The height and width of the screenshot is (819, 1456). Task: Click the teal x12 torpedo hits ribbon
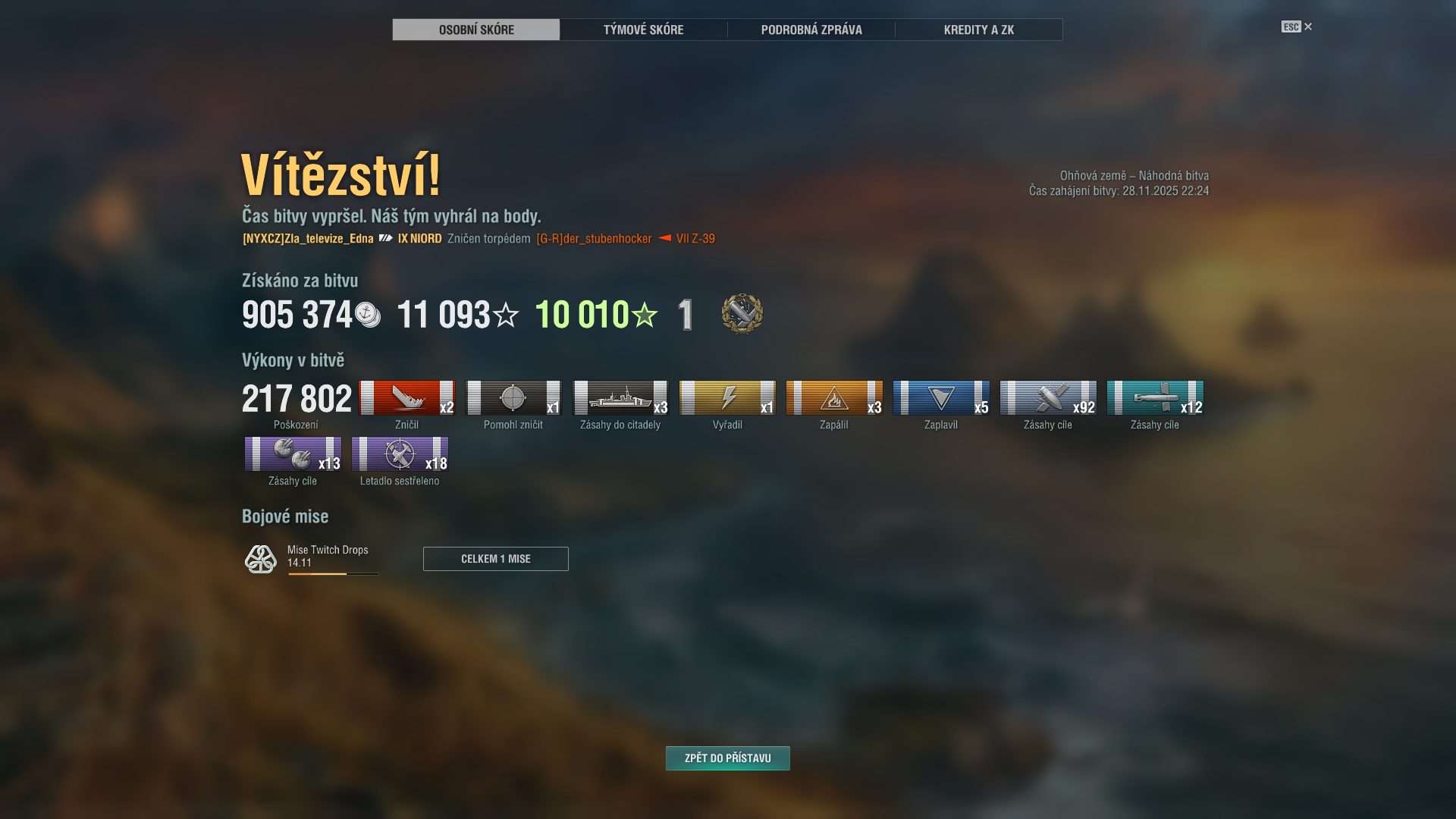(1155, 398)
